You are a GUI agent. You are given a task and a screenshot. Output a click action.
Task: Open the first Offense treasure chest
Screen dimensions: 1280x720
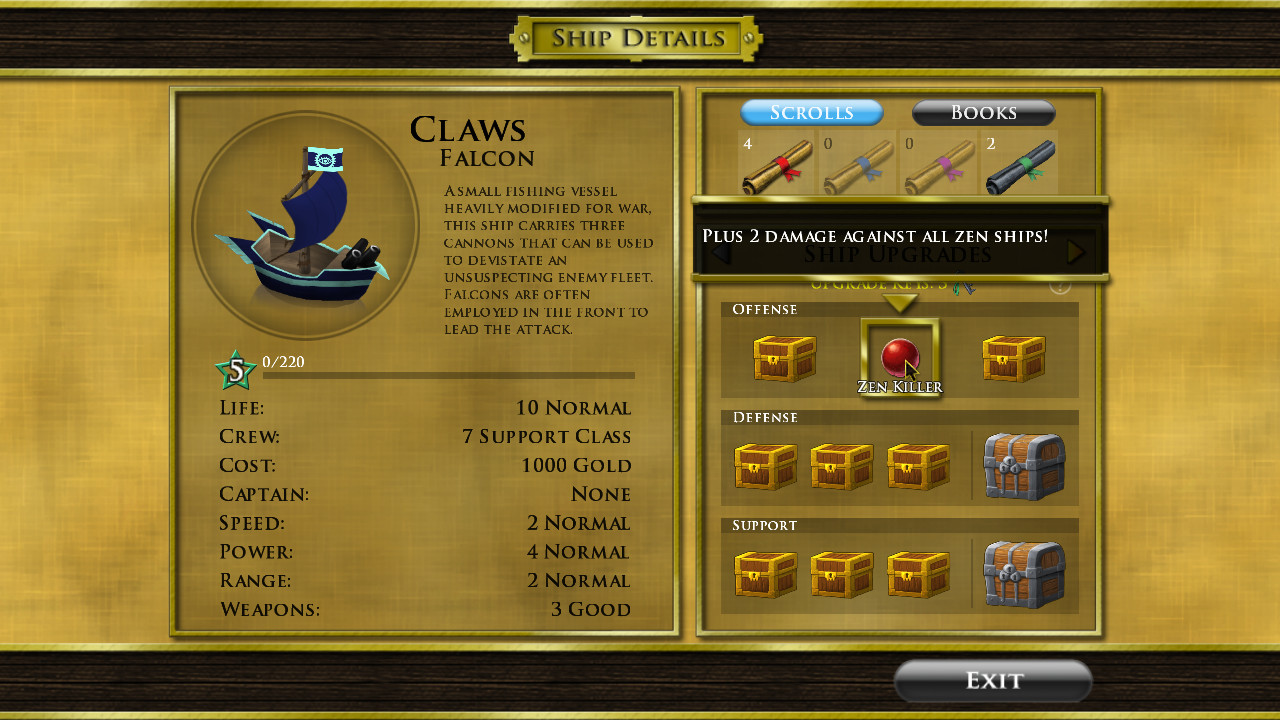785,358
